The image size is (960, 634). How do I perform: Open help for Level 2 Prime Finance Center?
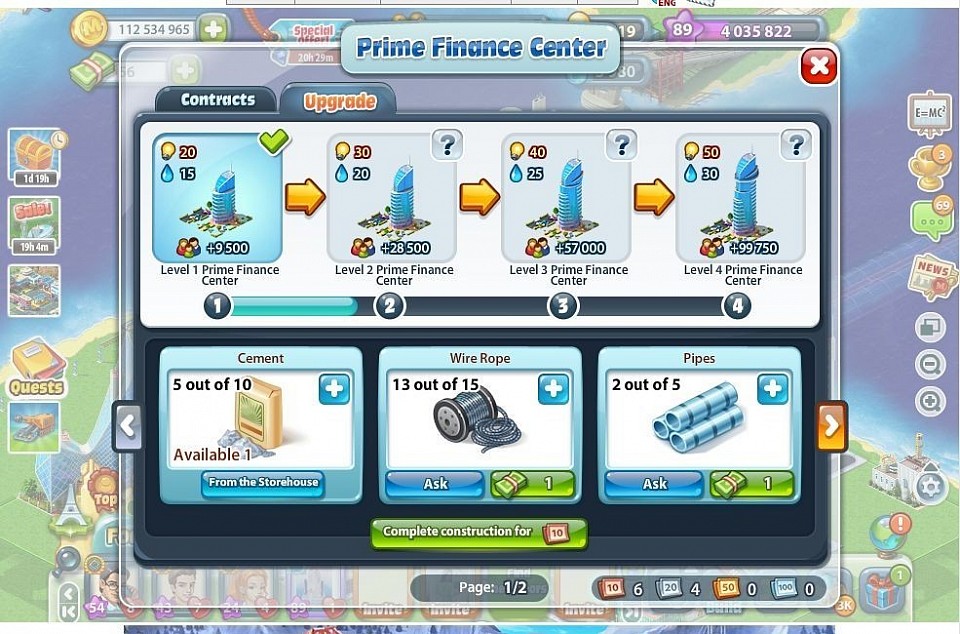point(446,146)
